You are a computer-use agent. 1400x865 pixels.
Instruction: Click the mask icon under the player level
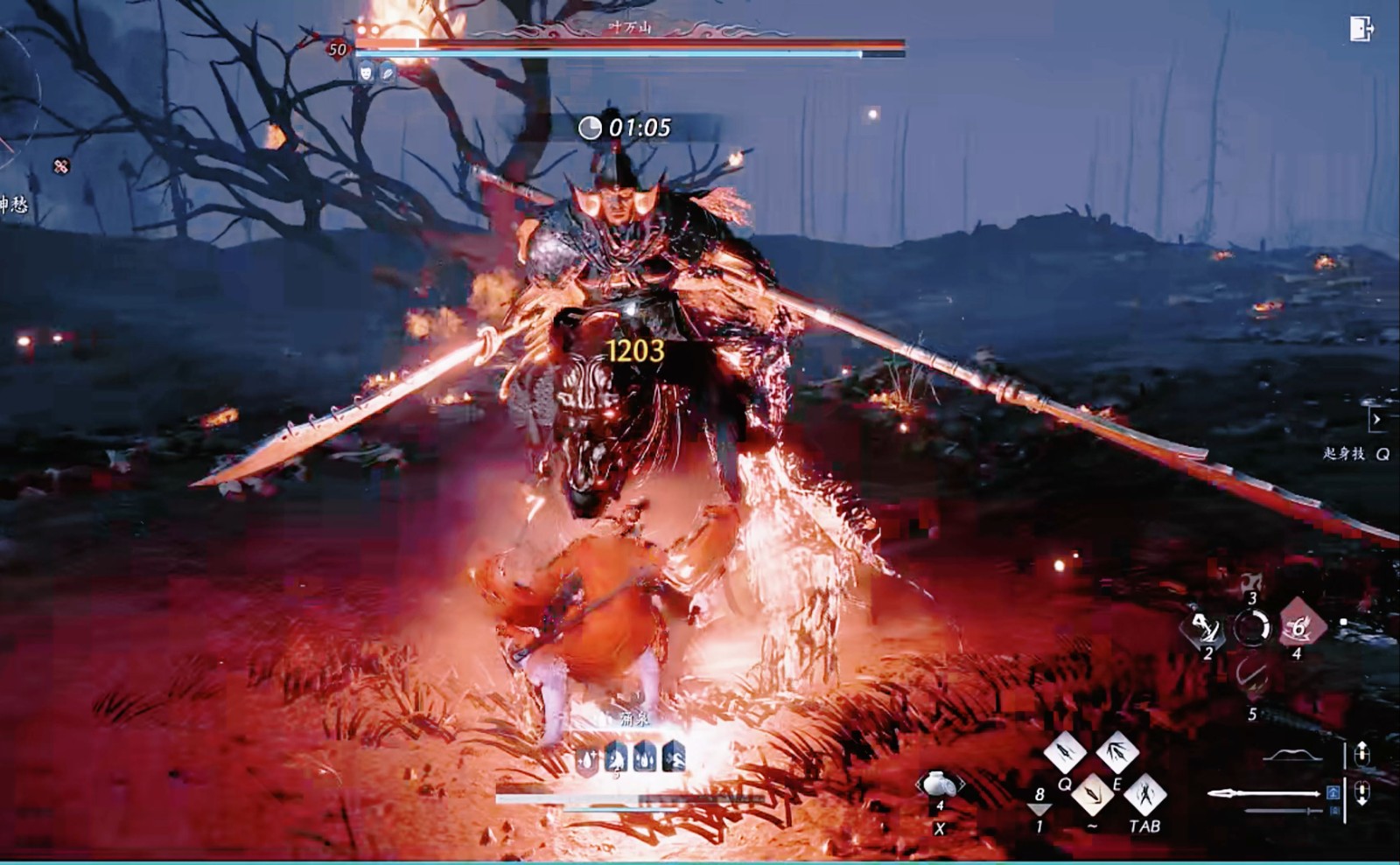365,73
